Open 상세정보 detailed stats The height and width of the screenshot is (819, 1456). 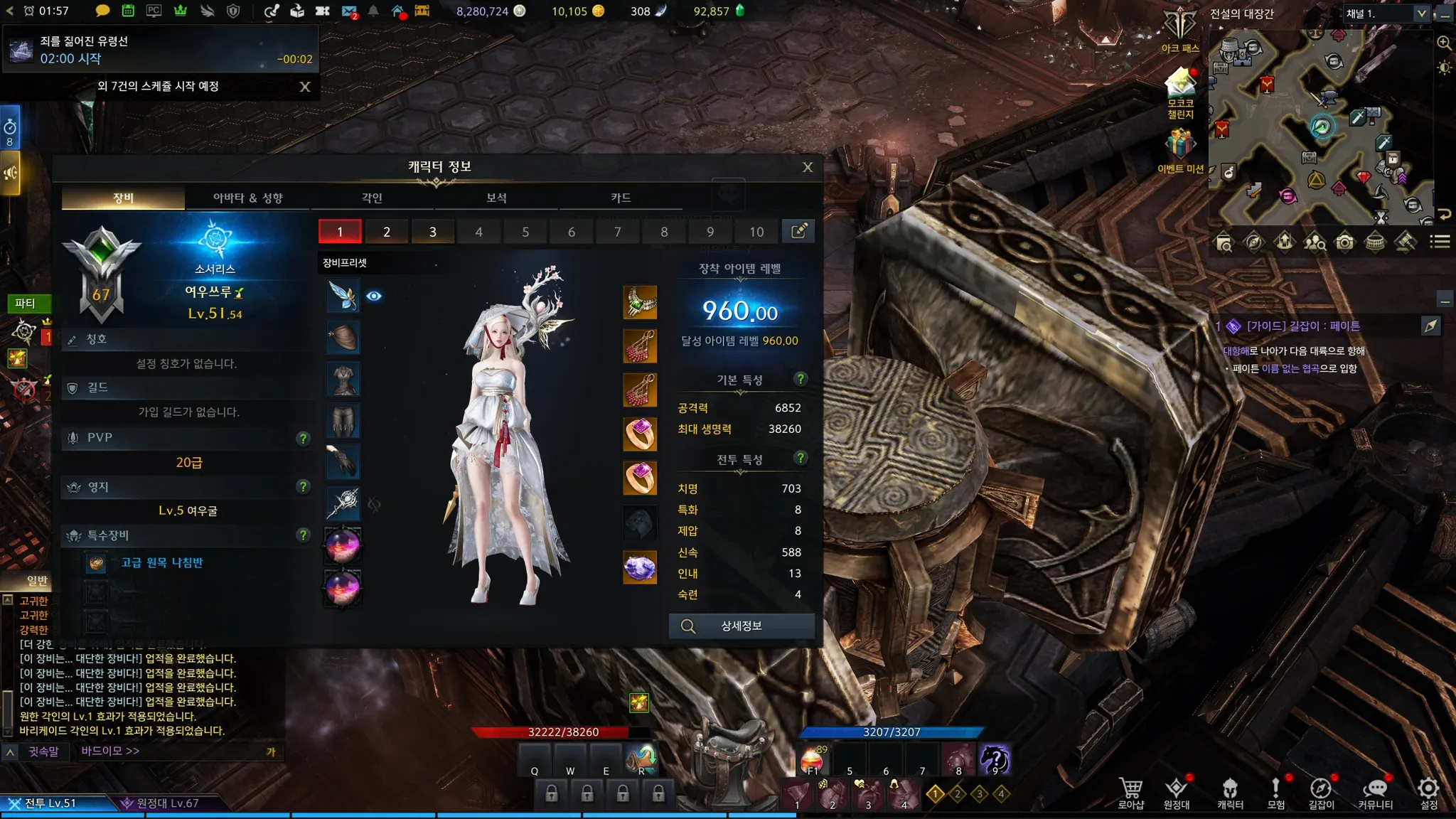click(x=741, y=626)
